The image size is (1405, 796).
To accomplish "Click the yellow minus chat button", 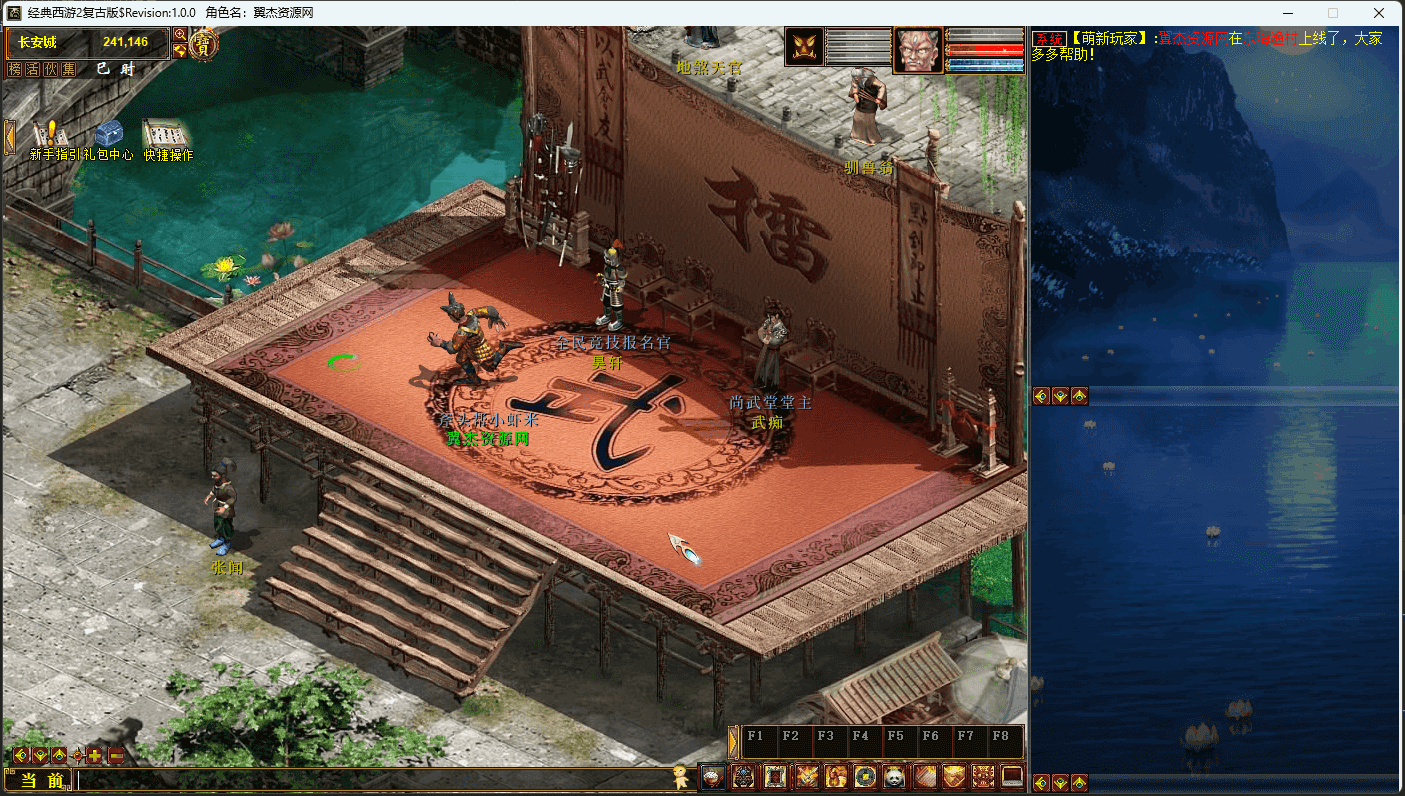I will click(x=116, y=755).
